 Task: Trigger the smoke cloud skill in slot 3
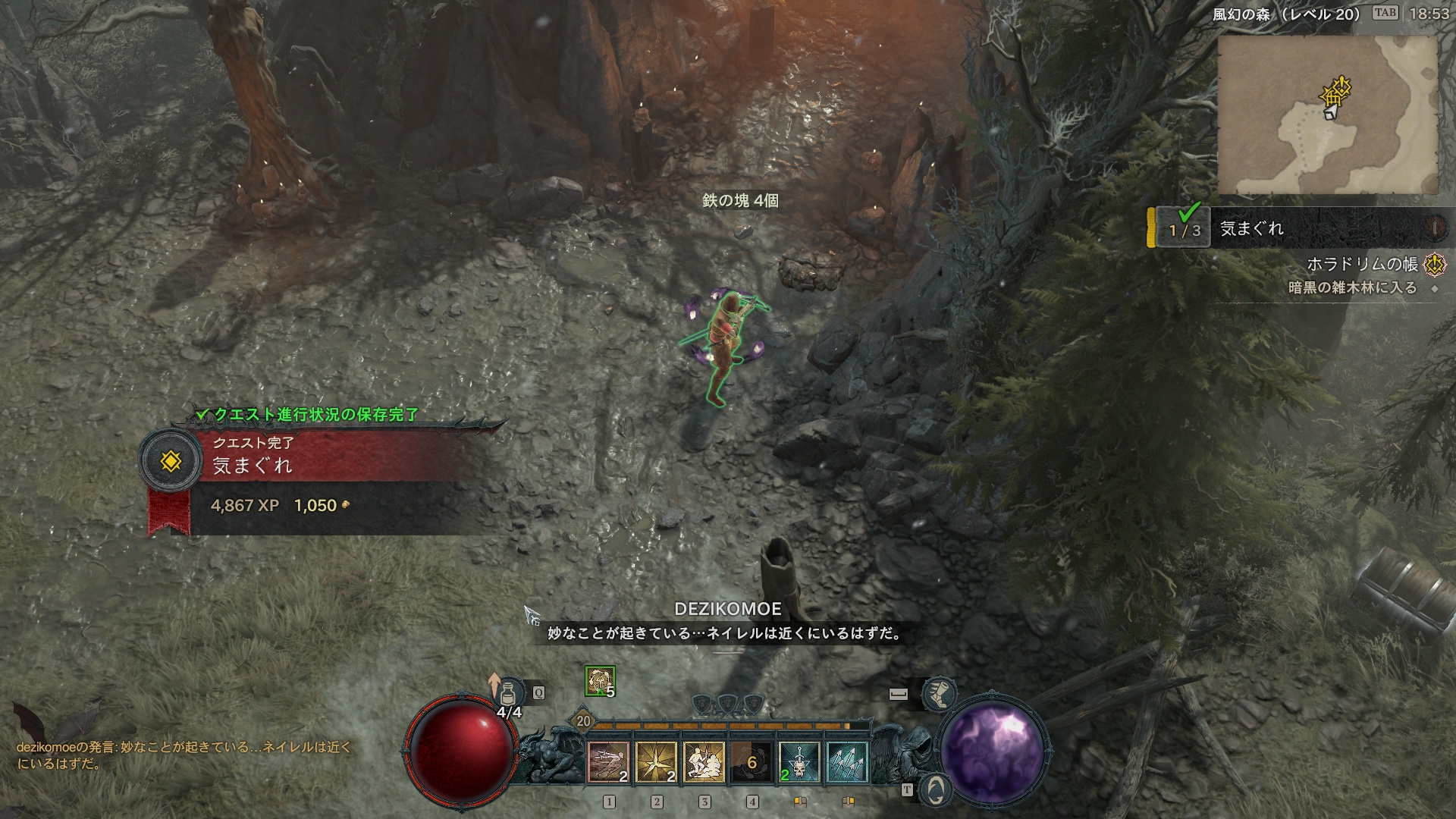pos(704,761)
